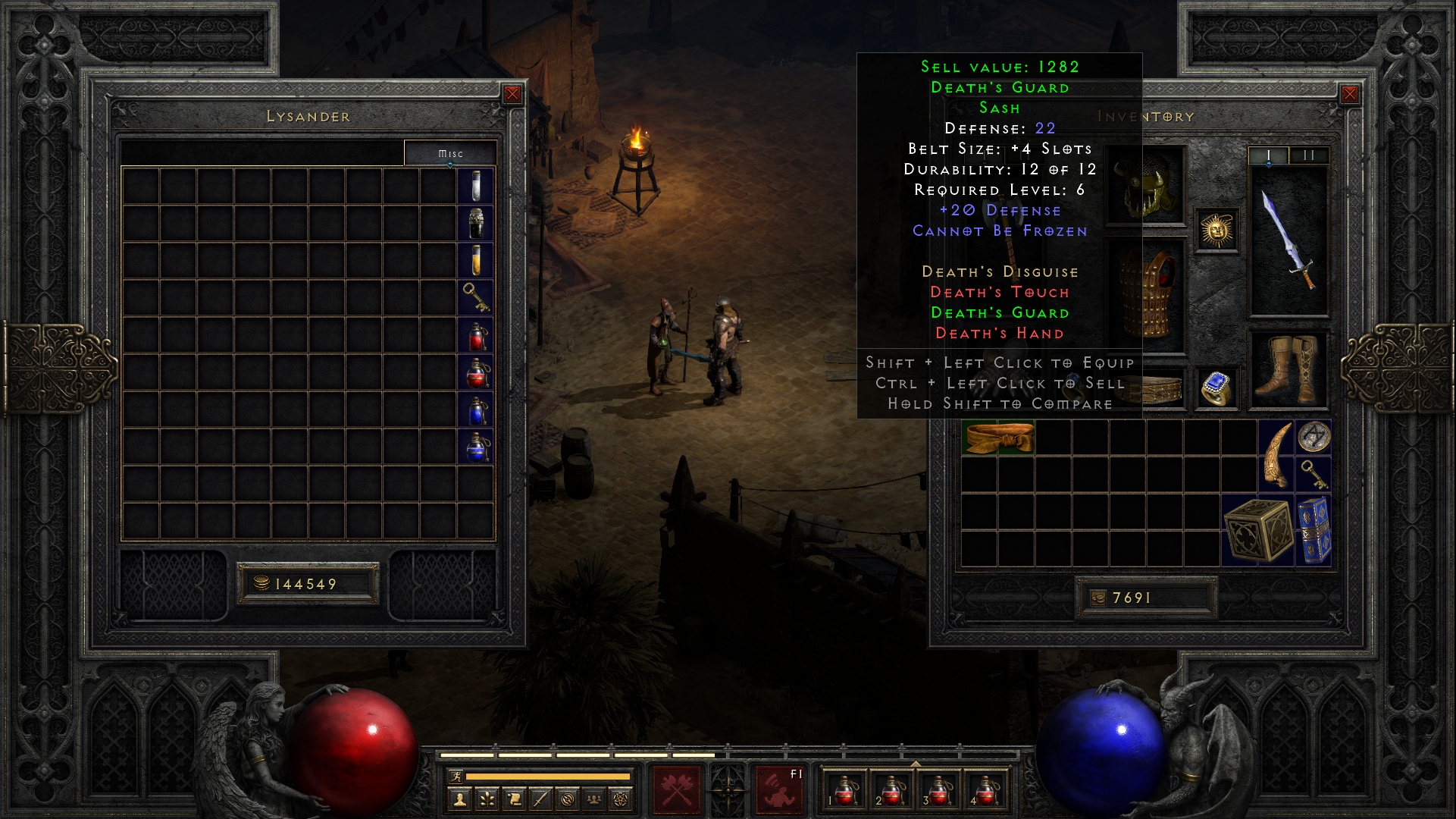
Task: Use the potion in belt slot 1
Action: pos(845,790)
